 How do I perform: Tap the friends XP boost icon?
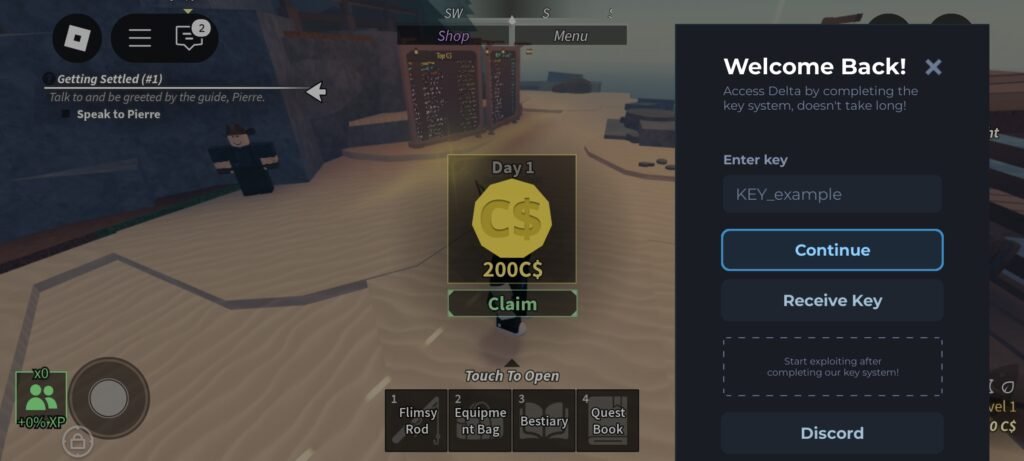click(41, 398)
